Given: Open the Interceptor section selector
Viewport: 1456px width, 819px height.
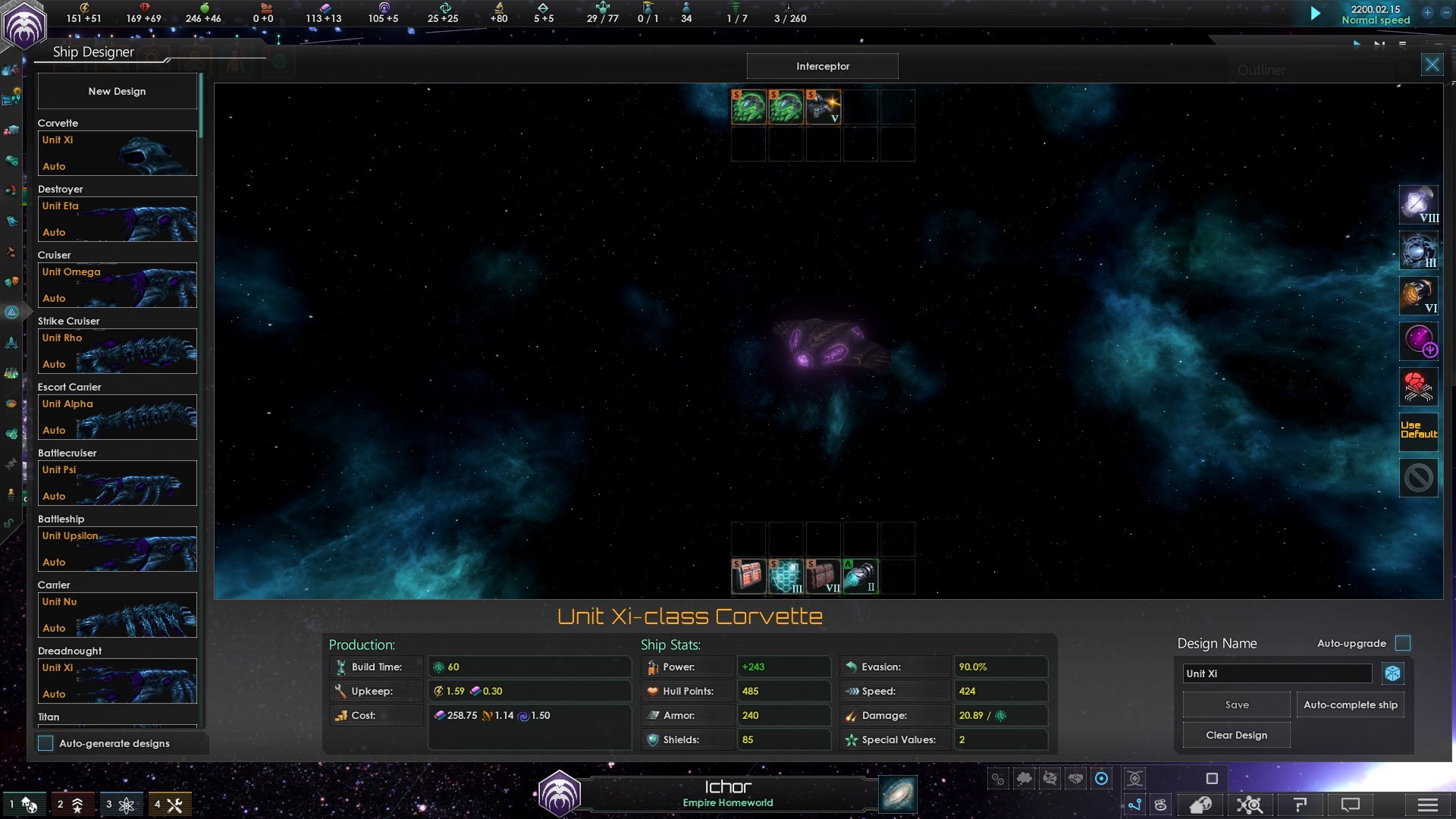Looking at the screenshot, I should point(822,67).
